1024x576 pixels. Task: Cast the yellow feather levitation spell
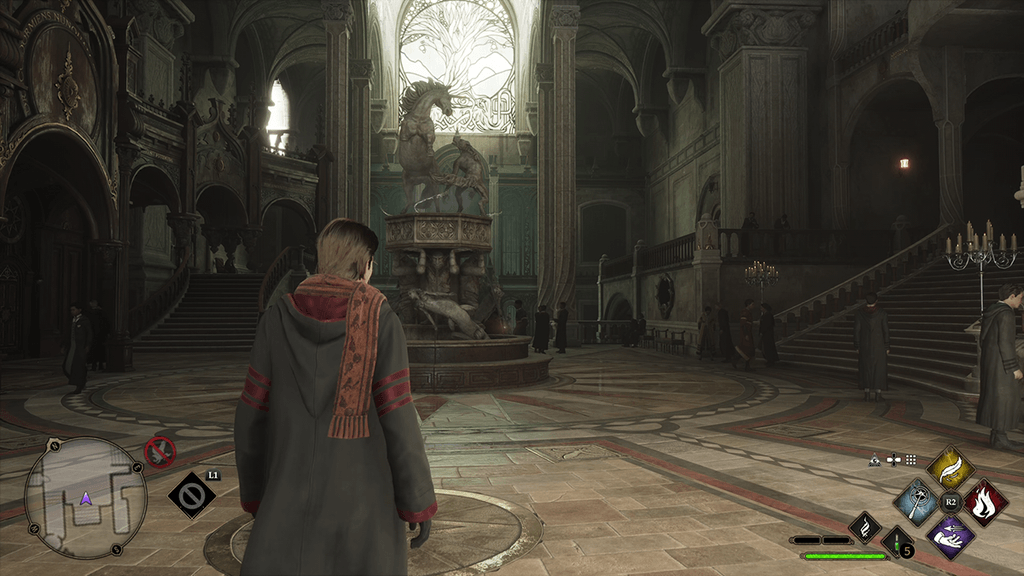(950, 467)
